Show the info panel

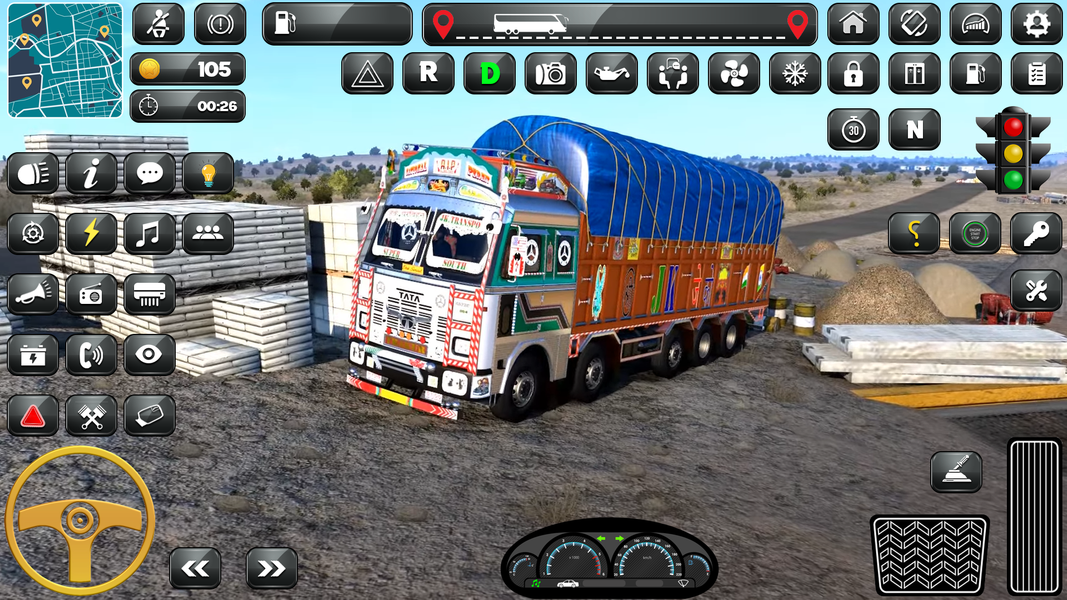[91, 174]
